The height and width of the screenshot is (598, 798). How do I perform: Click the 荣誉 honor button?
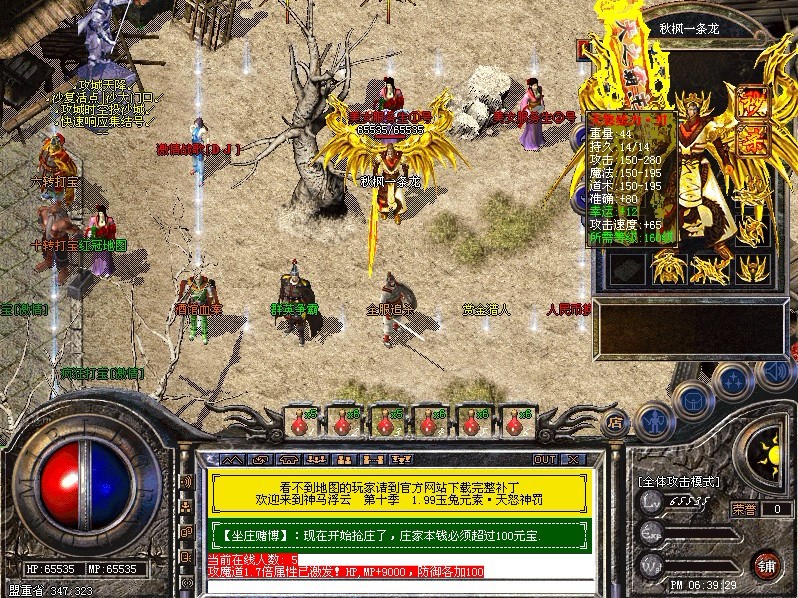tap(743, 508)
